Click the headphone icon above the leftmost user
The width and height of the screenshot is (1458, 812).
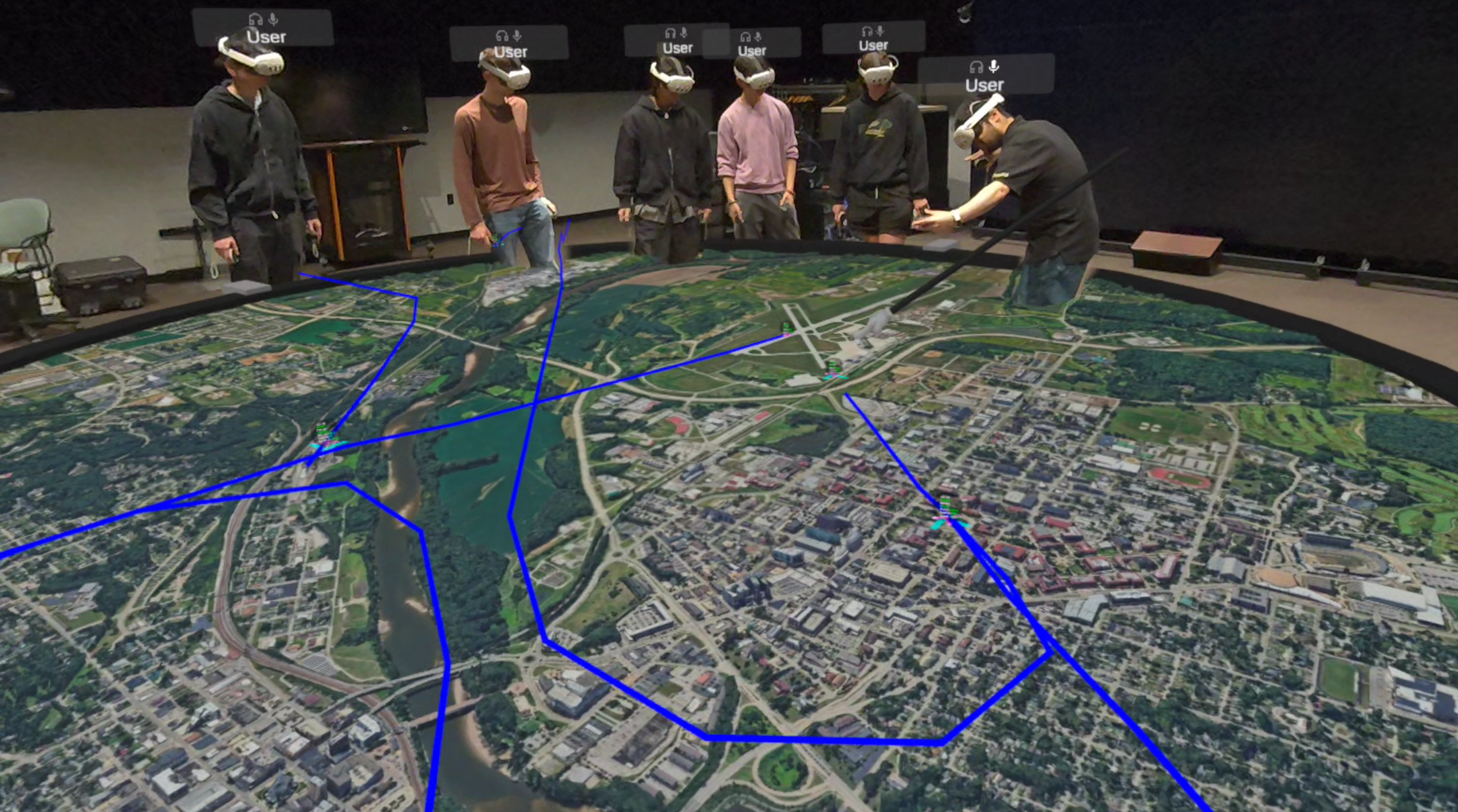[x=255, y=18]
